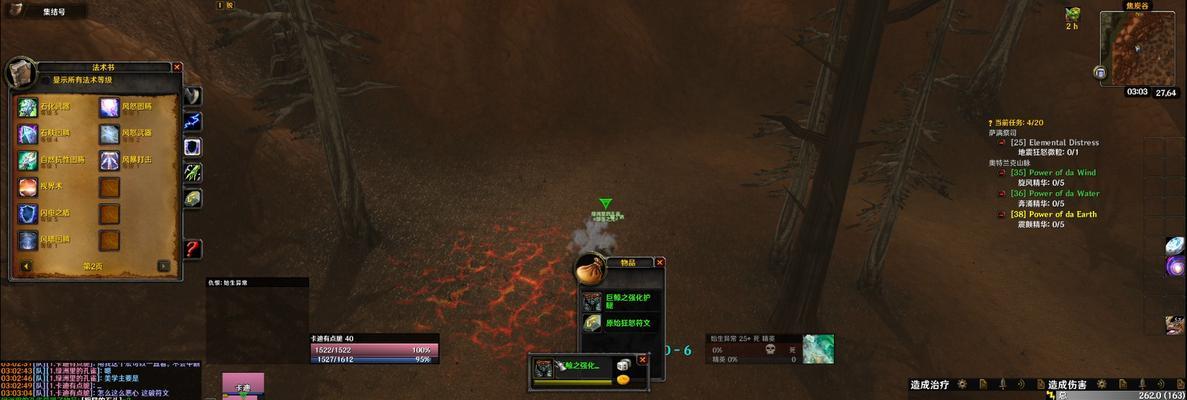Viewport: 1187px width, 400px height.
Task: Open the red question mark spellbook tab
Action: 193,248
